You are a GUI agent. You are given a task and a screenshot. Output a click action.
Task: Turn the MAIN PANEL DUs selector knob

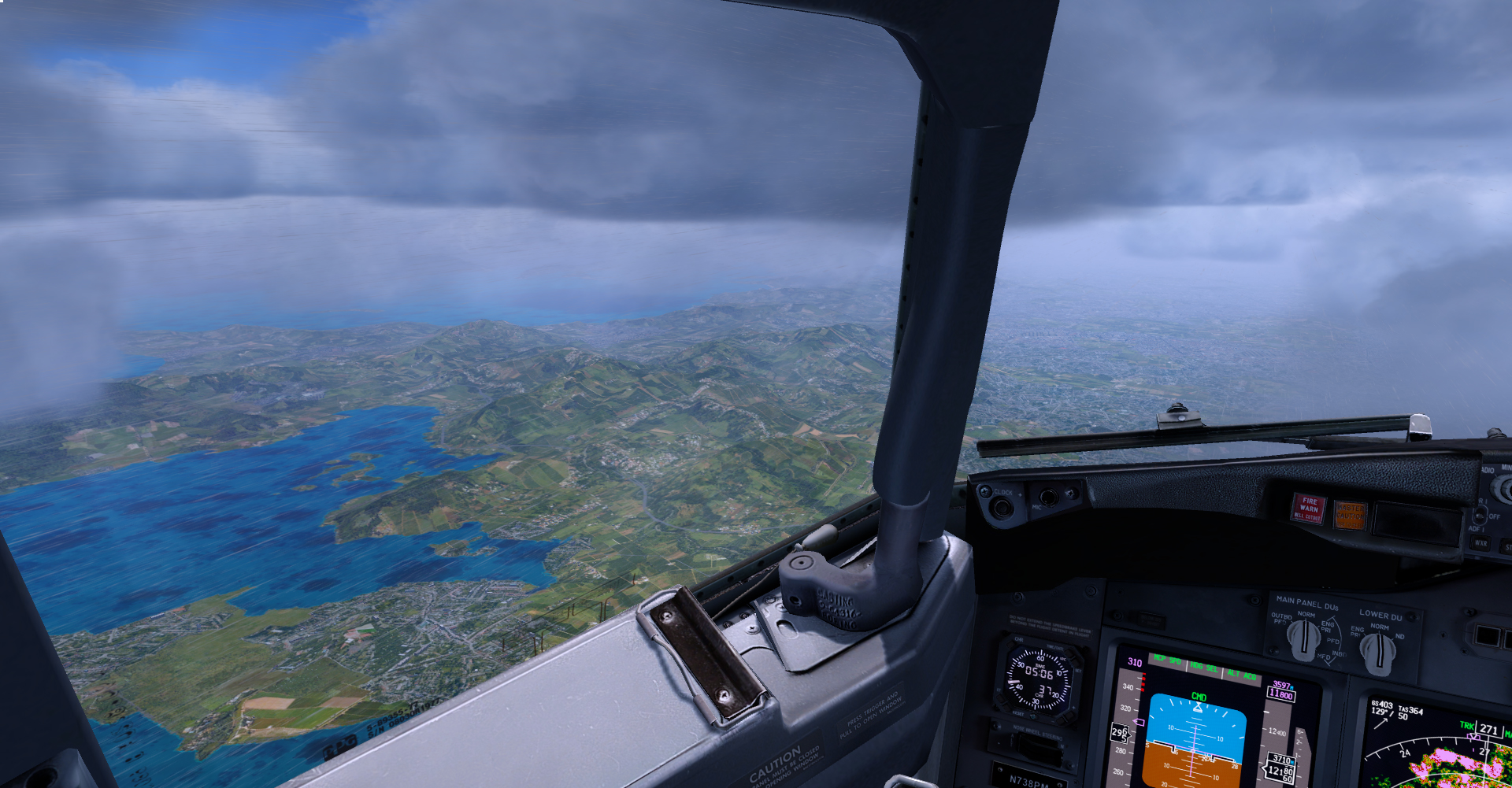coord(1303,639)
